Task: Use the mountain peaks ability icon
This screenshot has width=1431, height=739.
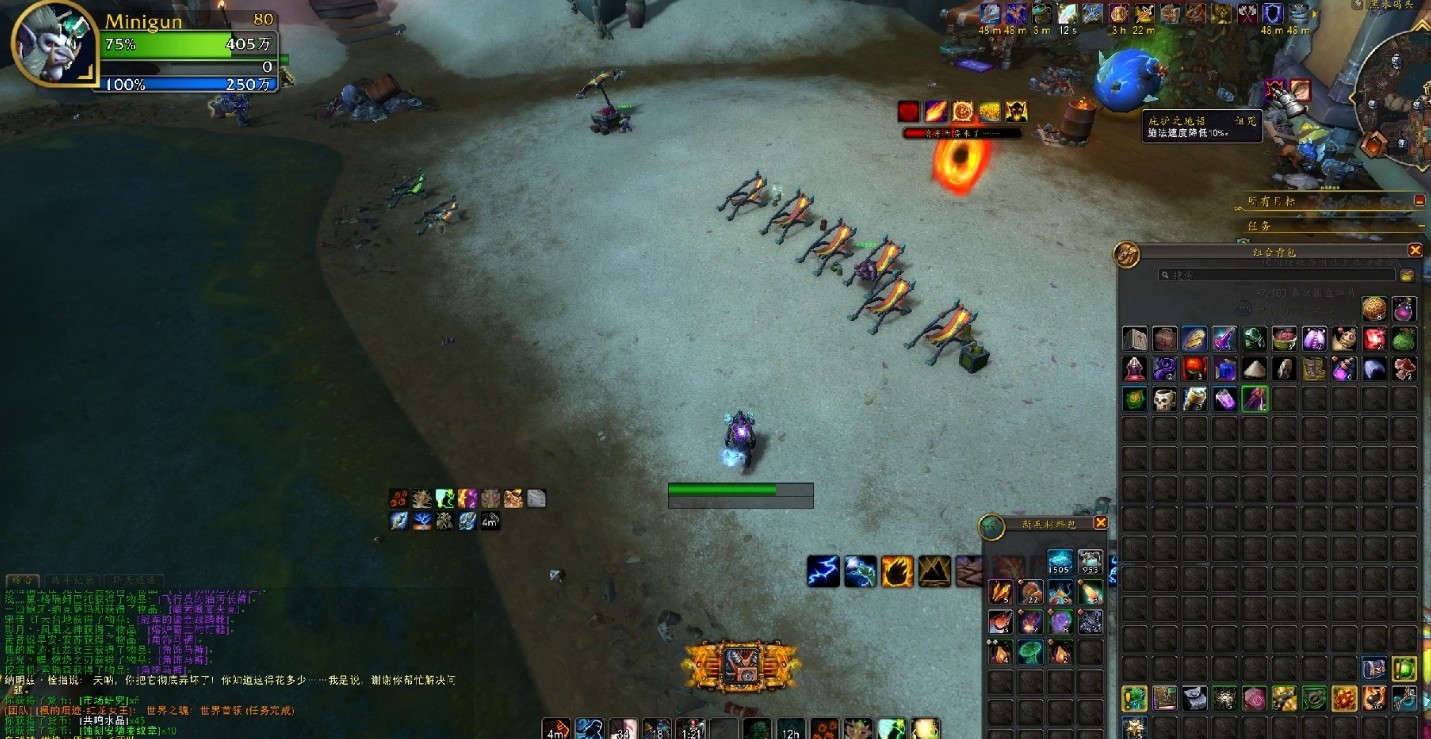Action: point(934,572)
